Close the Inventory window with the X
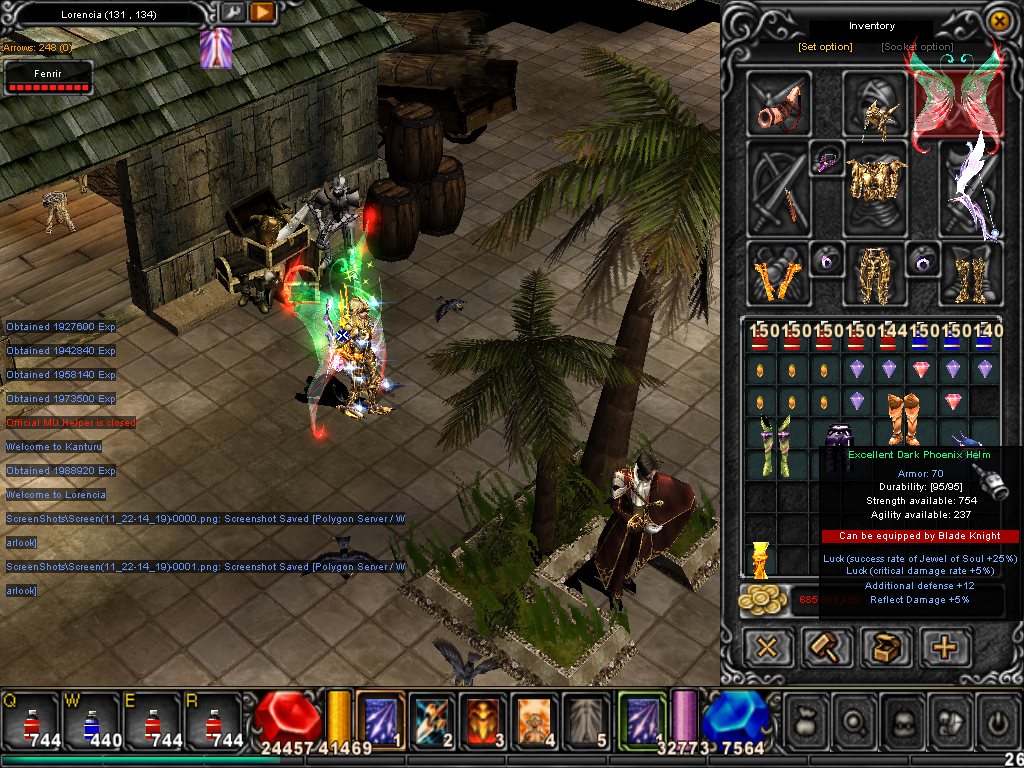Viewport: 1024px width, 768px height. [x=998, y=20]
